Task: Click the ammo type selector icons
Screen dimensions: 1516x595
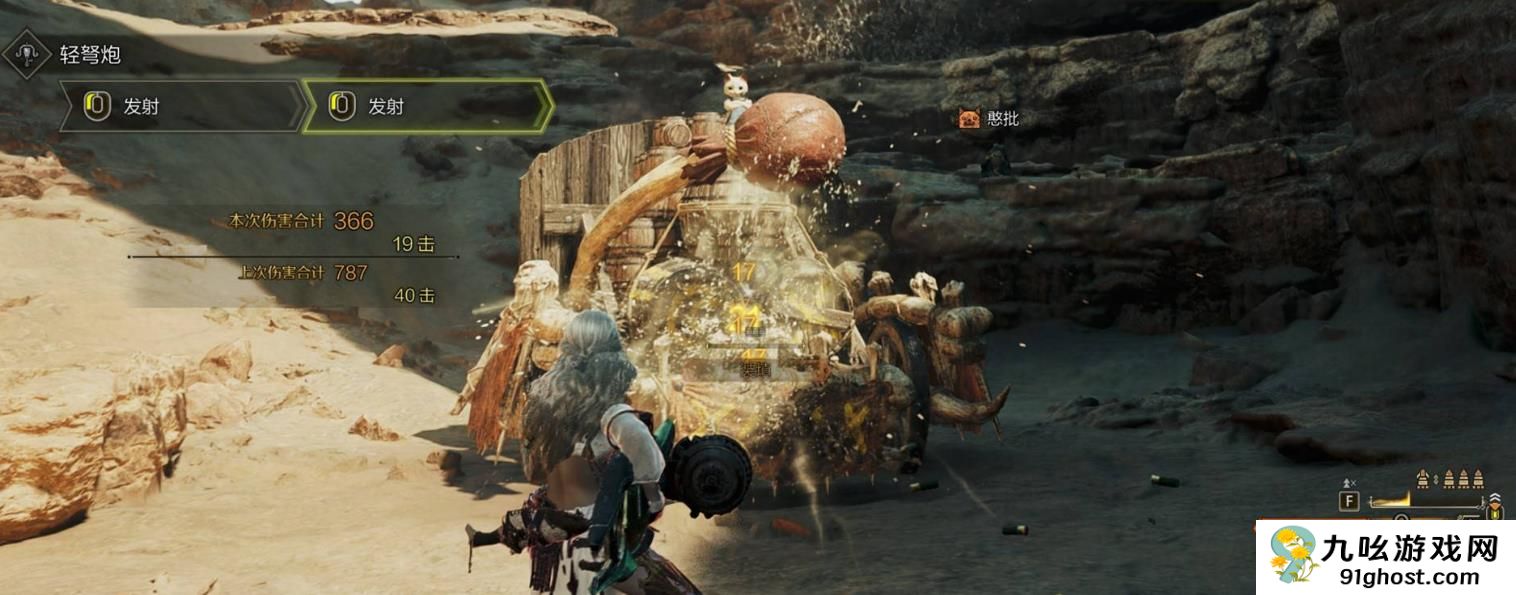Action: [x=1449, y=480]
